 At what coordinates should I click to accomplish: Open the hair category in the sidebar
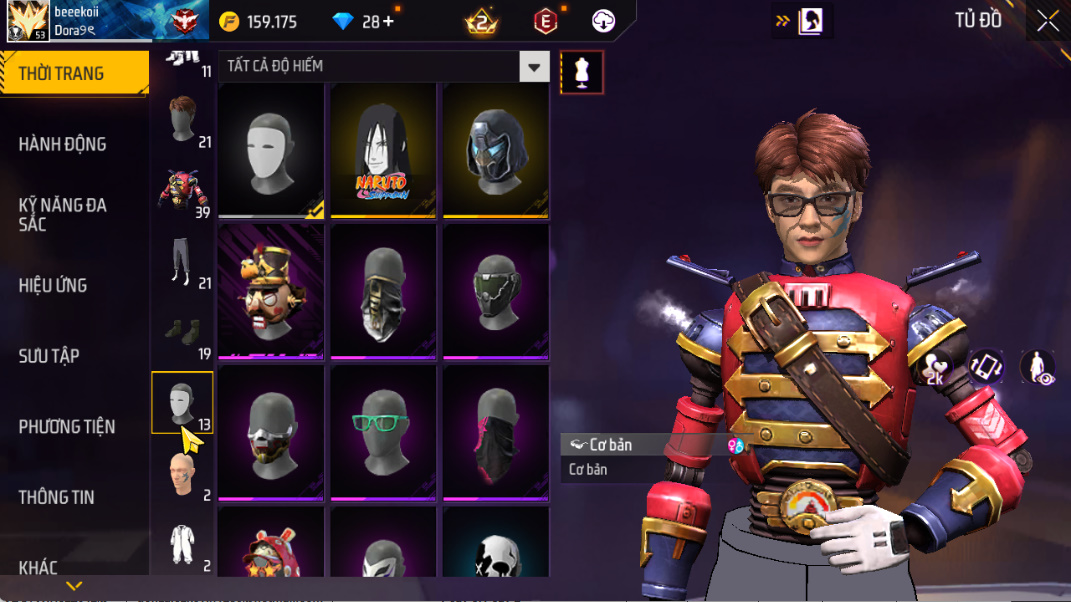tap(182, 121)
